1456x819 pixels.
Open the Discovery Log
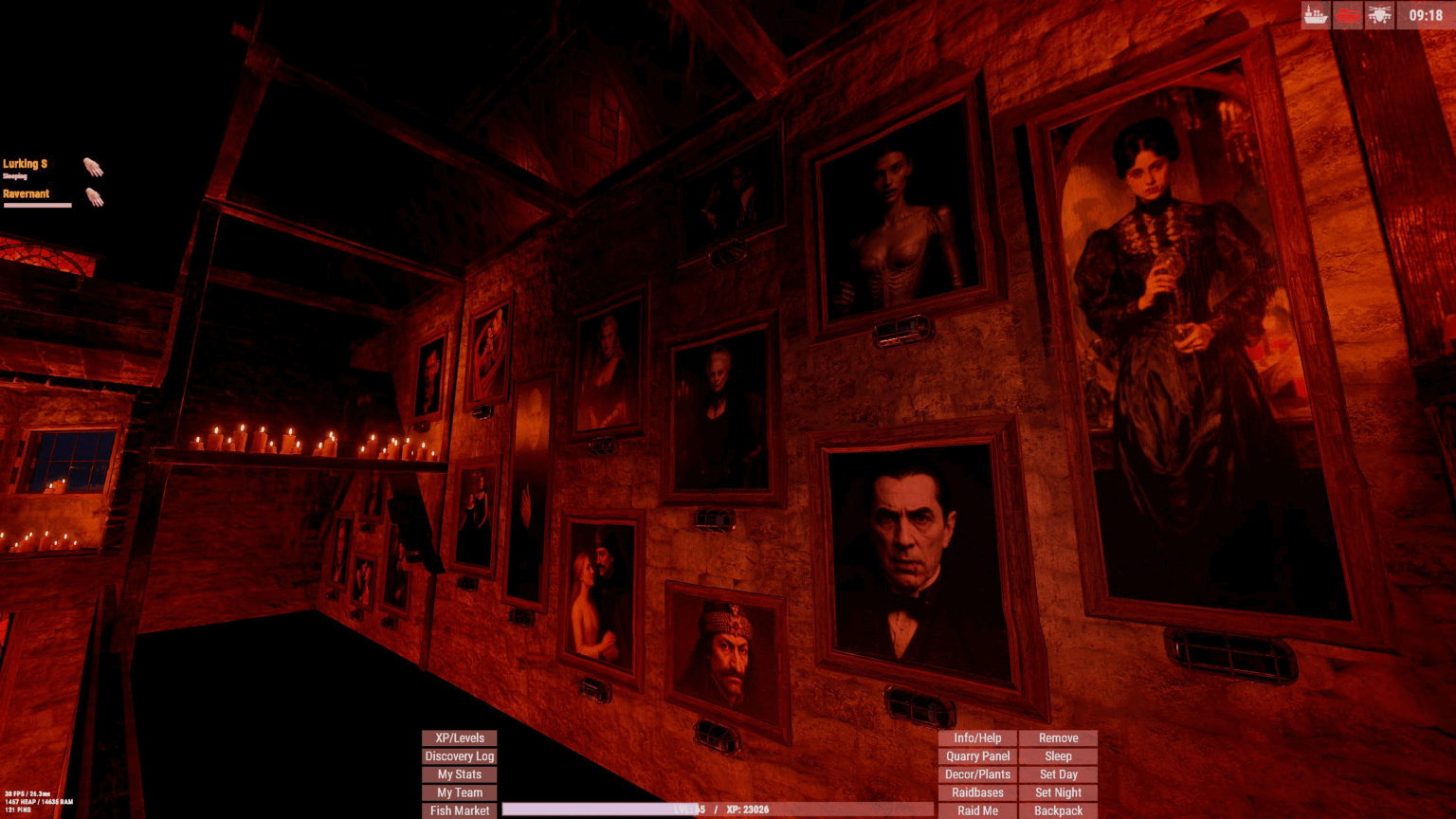click(x=459, y=755)
